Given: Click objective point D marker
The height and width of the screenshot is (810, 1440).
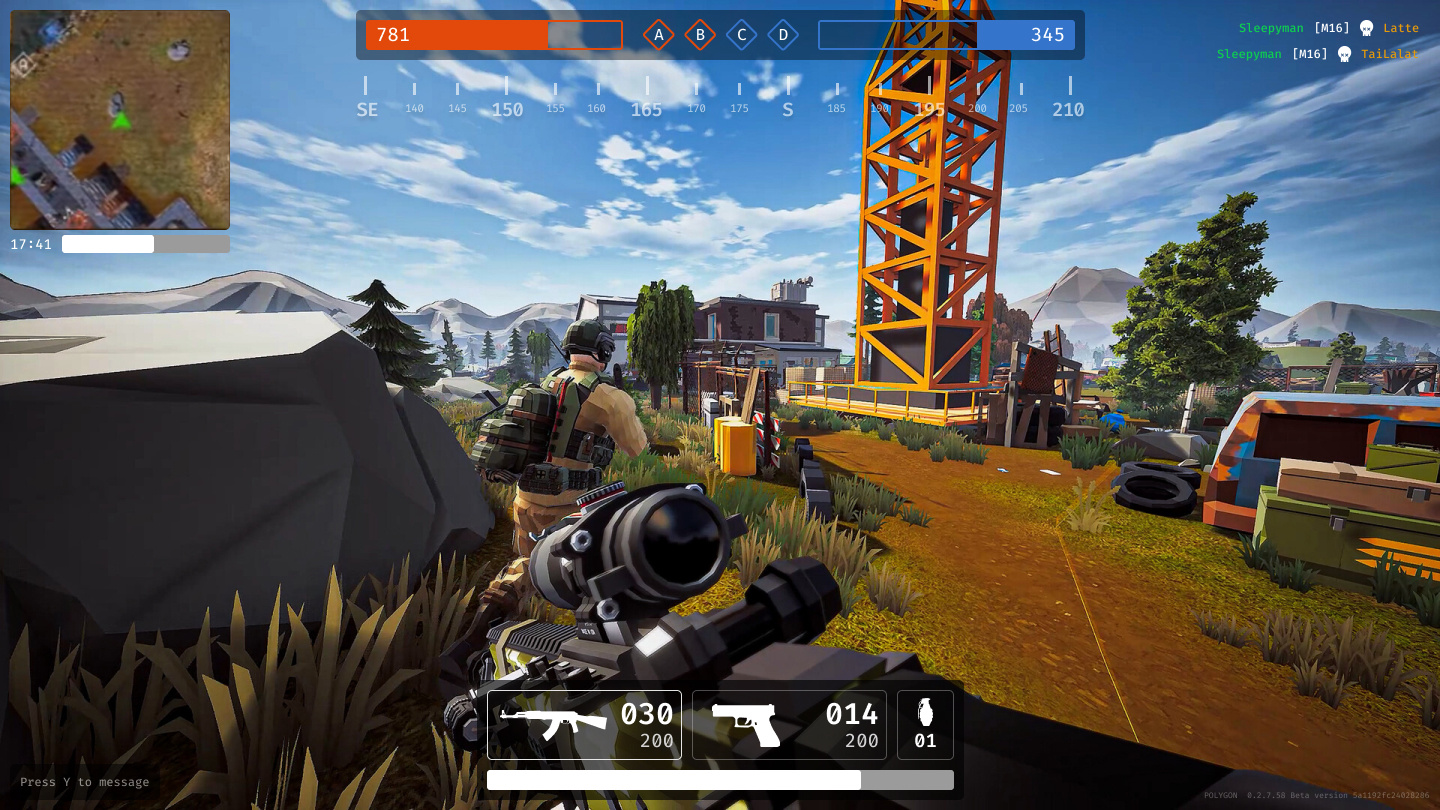Looking at the screenshot, I should 783,34.
